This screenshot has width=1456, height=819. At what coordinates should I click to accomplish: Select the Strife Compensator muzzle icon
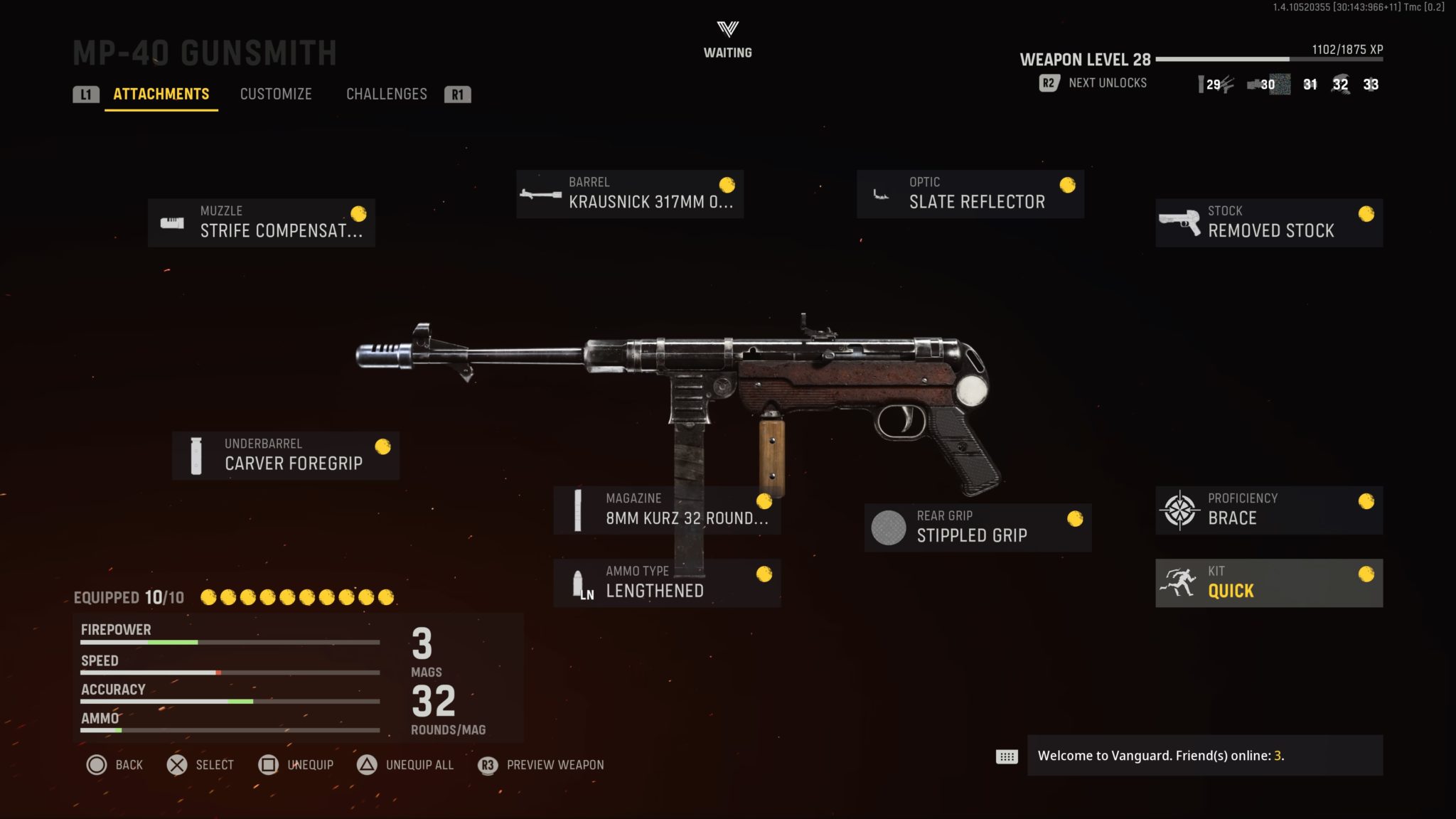click(x=172, y=223)
